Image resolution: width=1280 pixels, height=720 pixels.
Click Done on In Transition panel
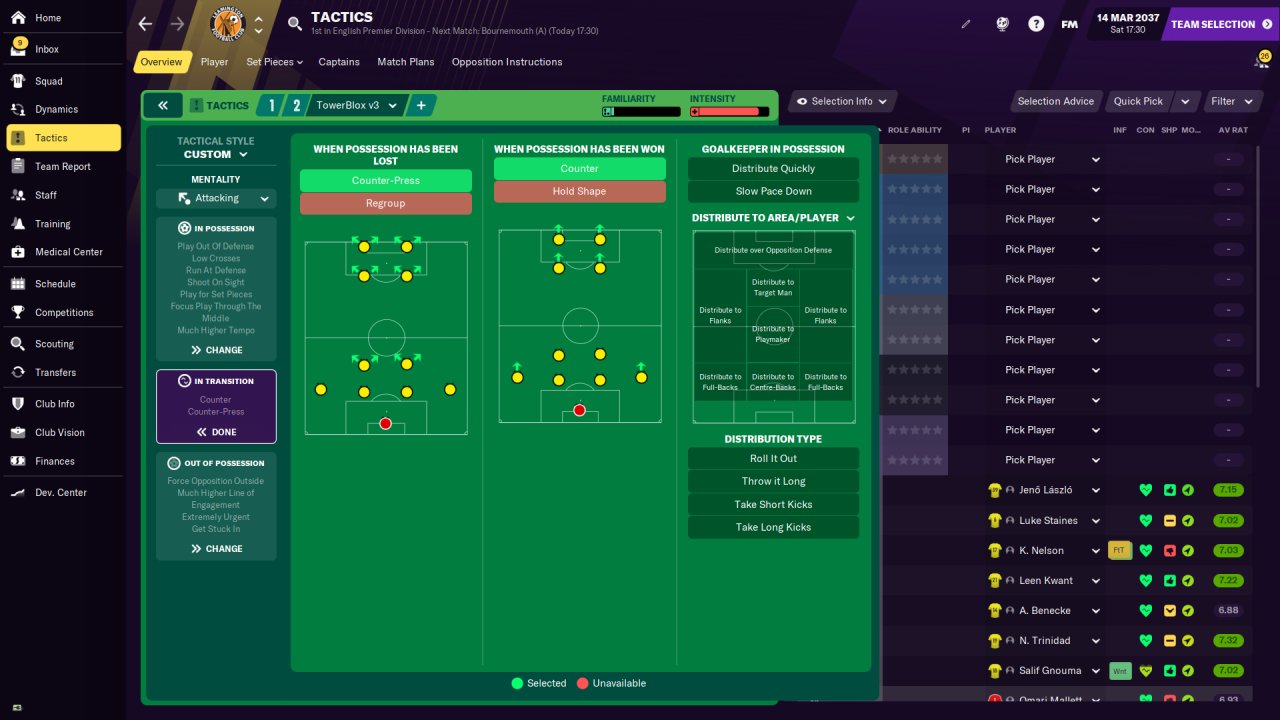pyautogui.click(x=216, y=432)
